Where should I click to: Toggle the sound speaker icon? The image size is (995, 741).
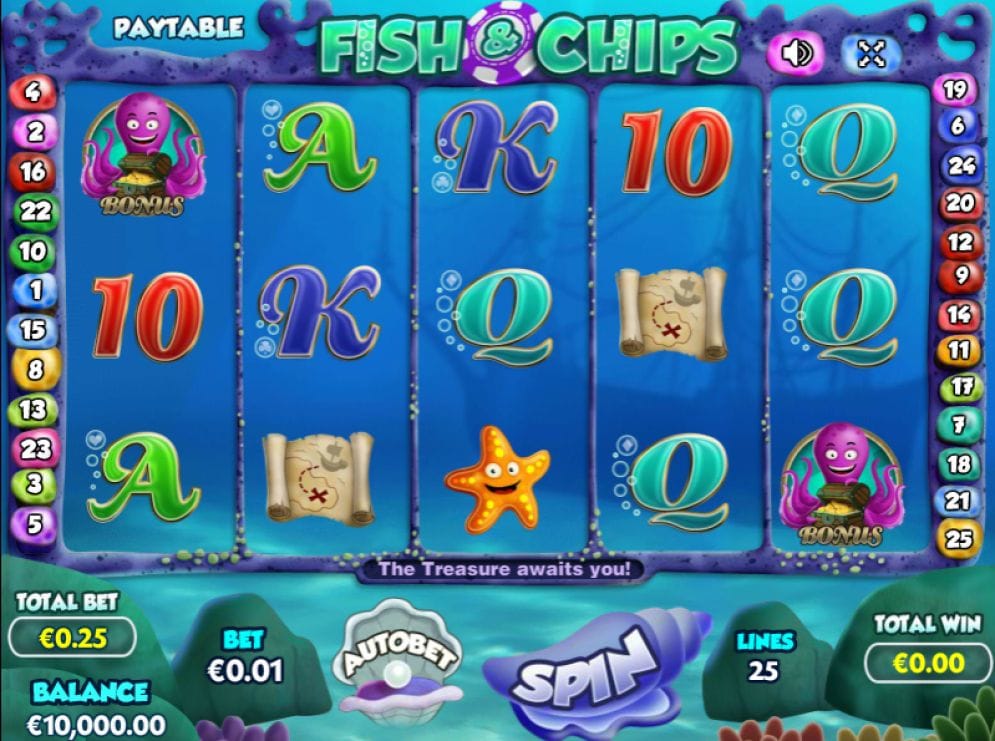796,52
